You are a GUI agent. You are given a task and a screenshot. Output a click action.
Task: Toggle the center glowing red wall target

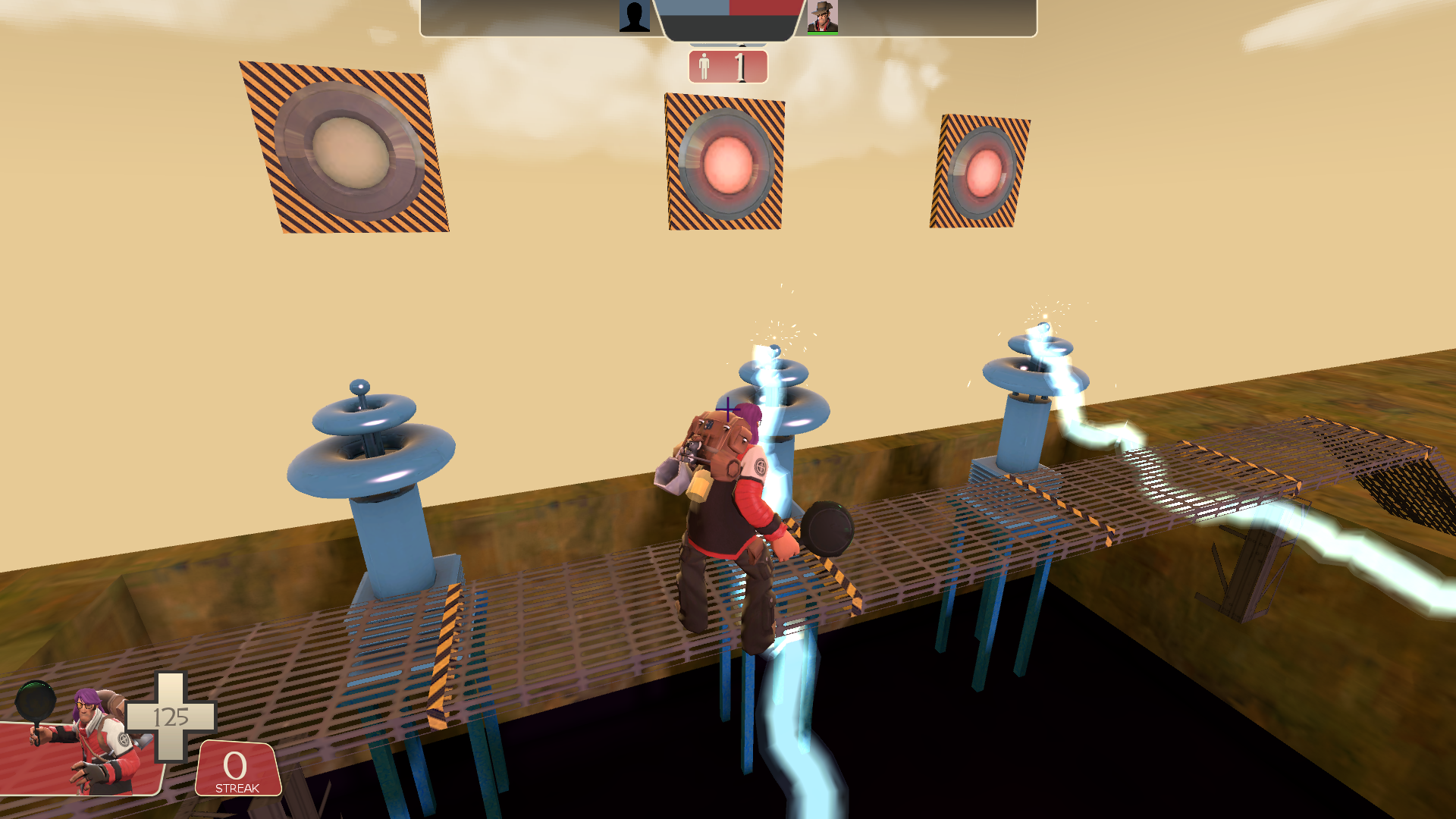[726, 159]
